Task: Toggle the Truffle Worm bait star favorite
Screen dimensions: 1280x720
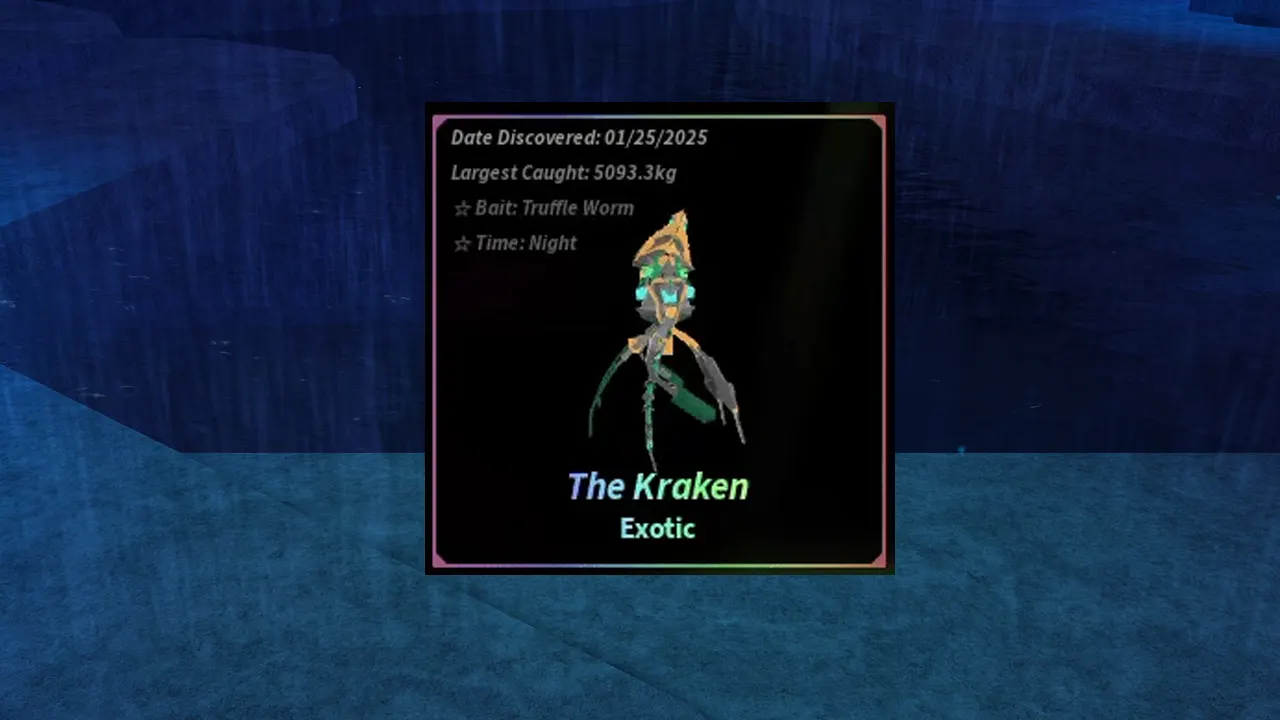Action: (460, 209)
